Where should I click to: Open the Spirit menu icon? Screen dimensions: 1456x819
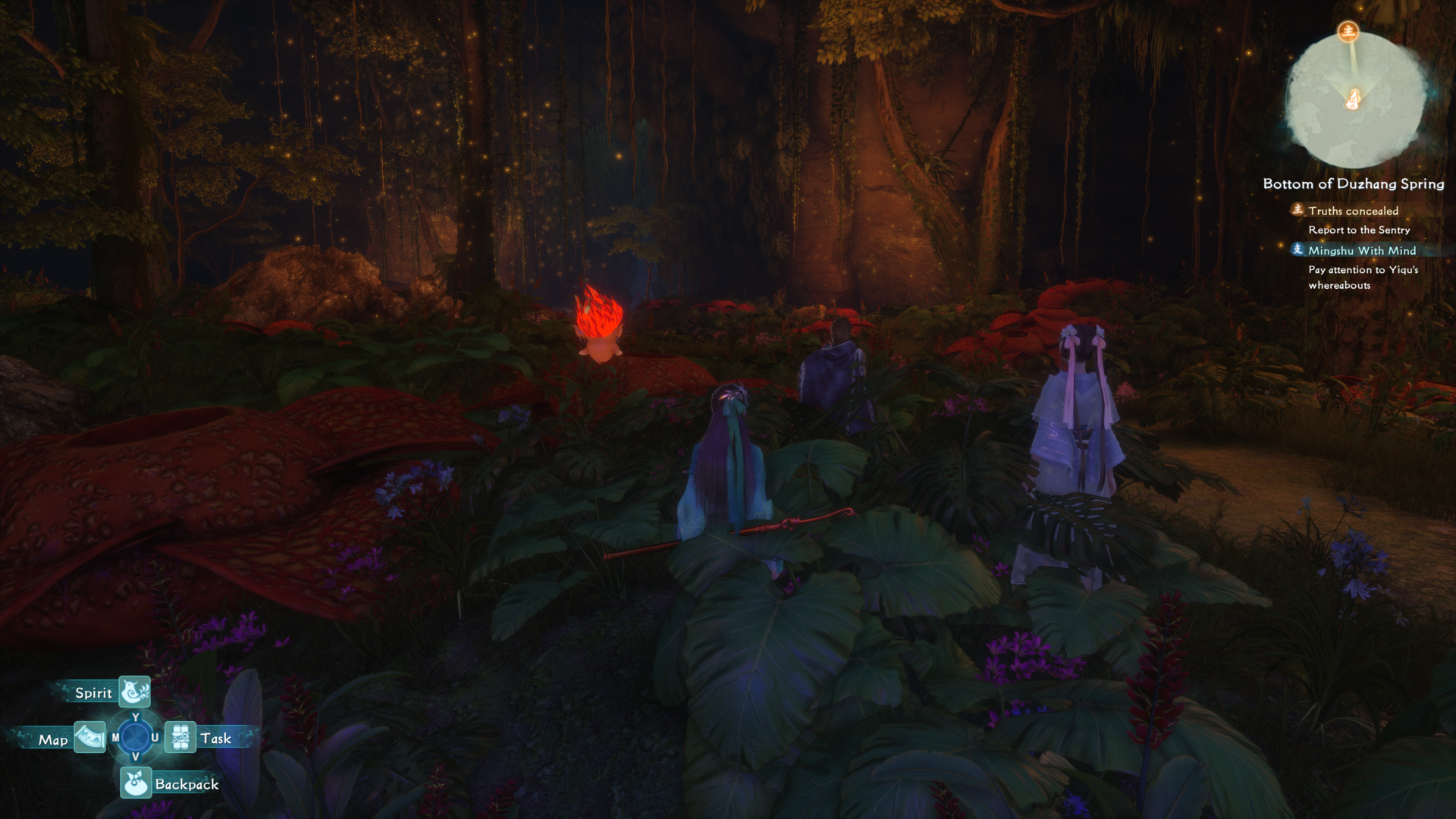134,691
